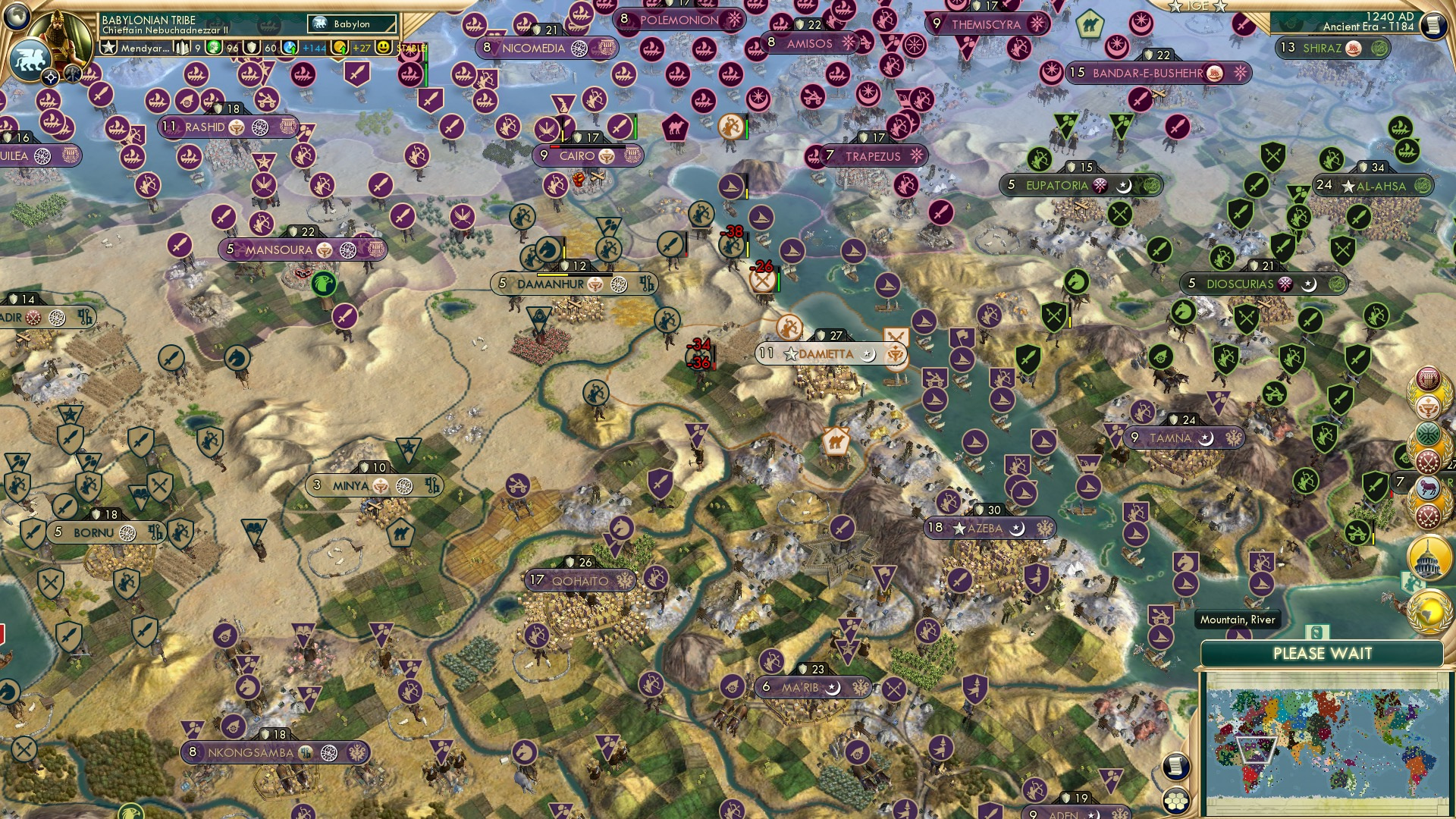Click the +27 gold readout to open economy

click(x=361, y=47)
